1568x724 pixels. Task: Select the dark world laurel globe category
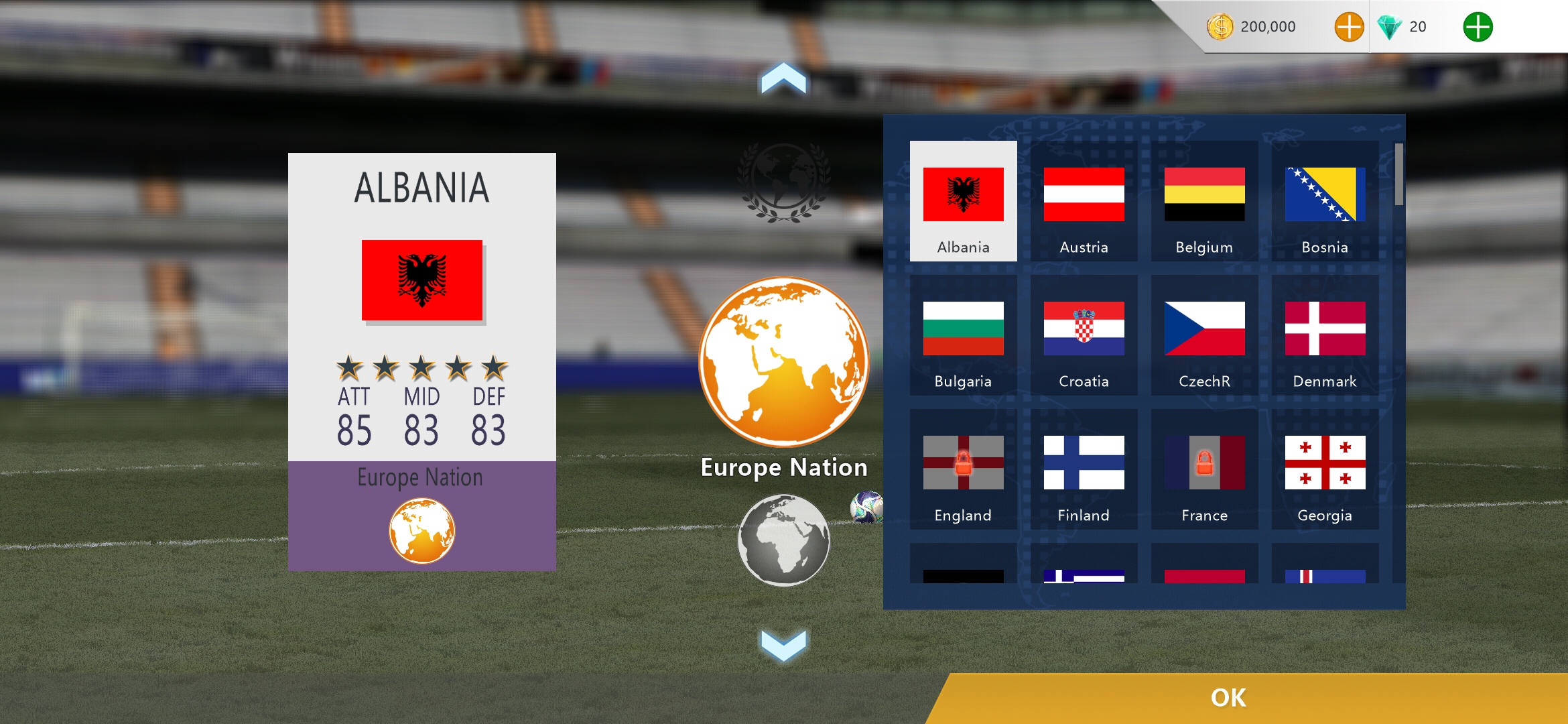coord(783,182)
